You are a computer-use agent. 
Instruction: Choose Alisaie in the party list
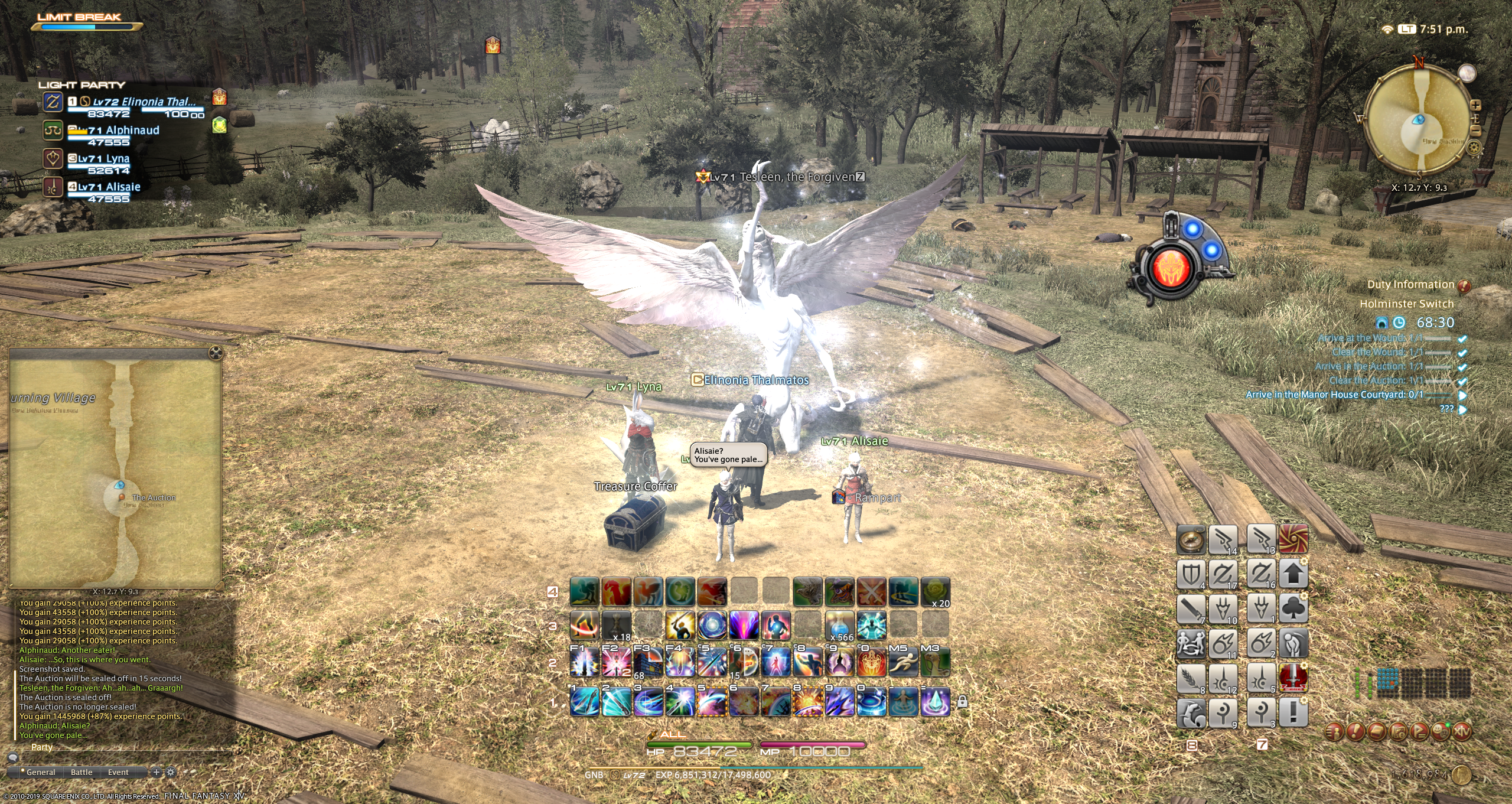click(112, 187)
